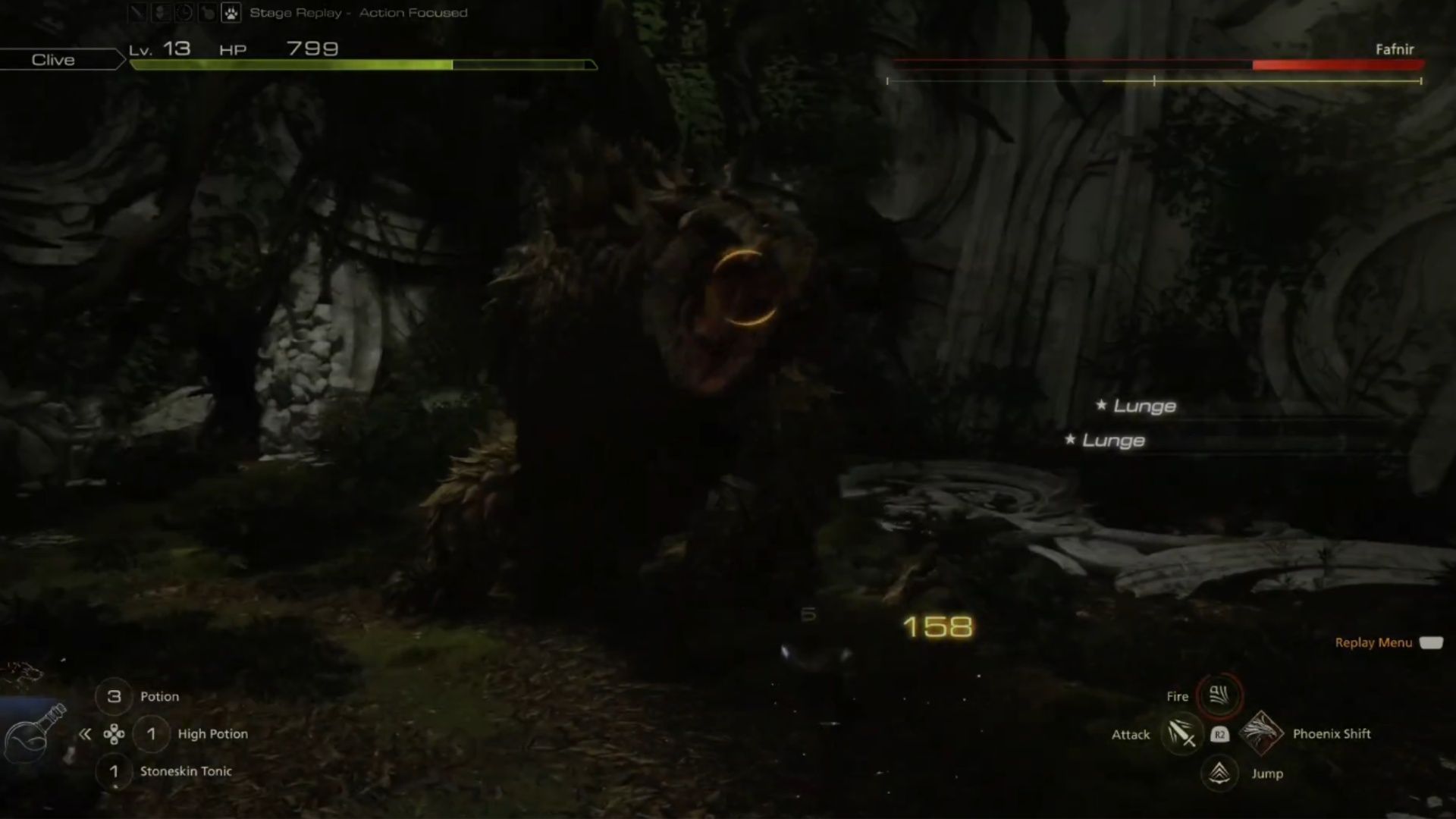The height and width of the screenshot is (819, 1456).
Task: Click the clock icon in the top bar
Action: 184,13
